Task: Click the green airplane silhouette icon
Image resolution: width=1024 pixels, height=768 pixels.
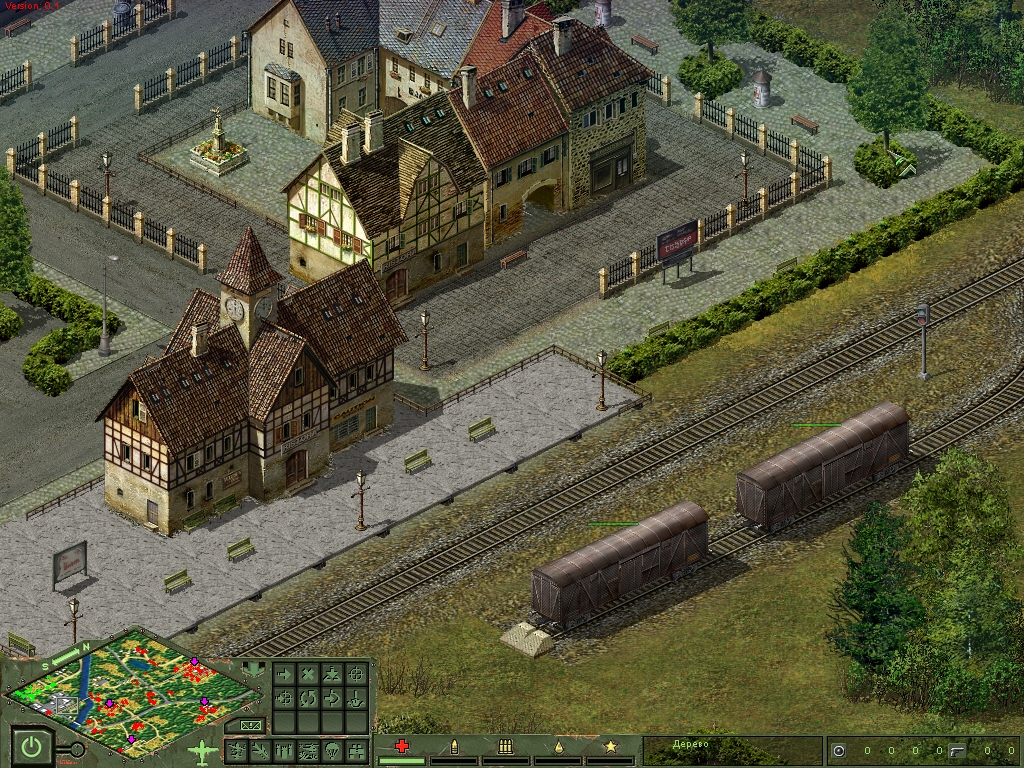Action: click(203, 752)
